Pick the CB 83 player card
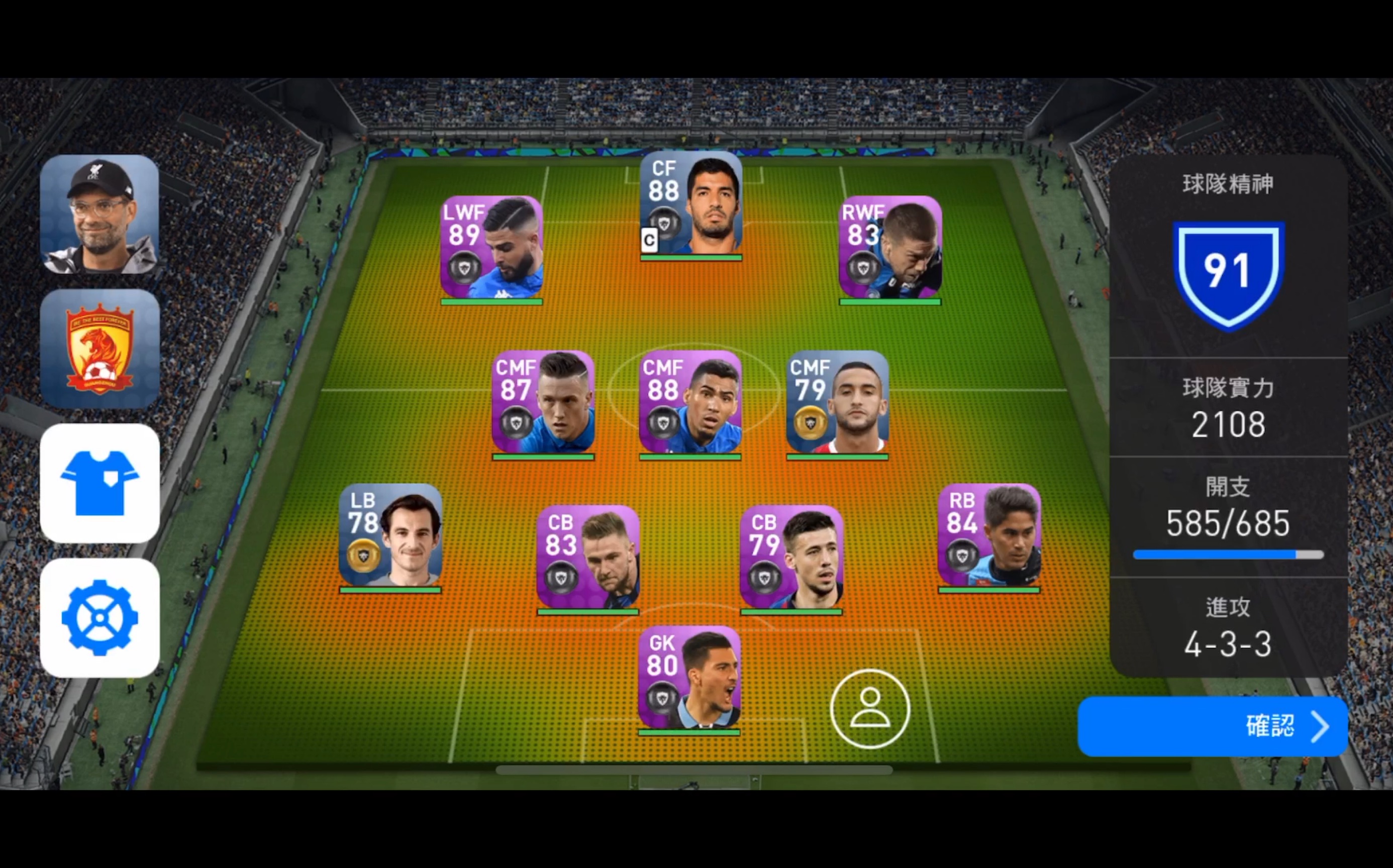 click(587, 558)
